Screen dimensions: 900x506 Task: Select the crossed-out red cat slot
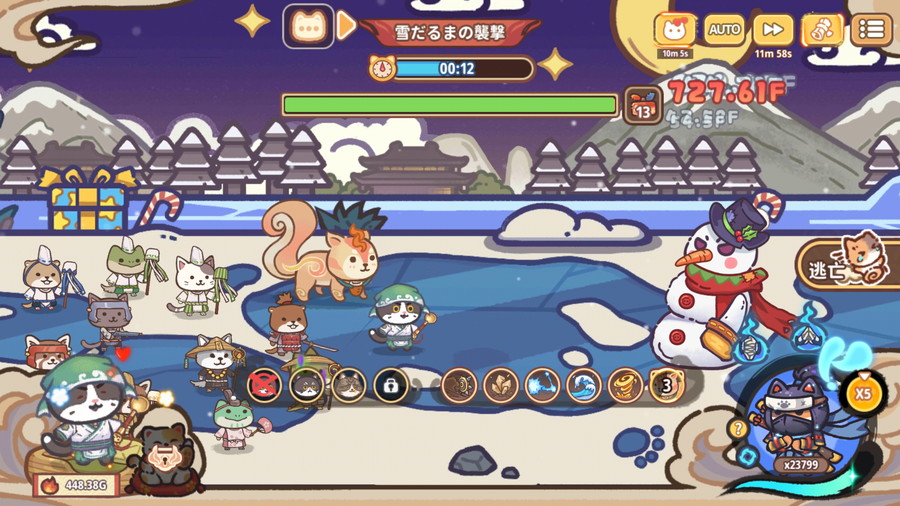[x=263, y=385]
